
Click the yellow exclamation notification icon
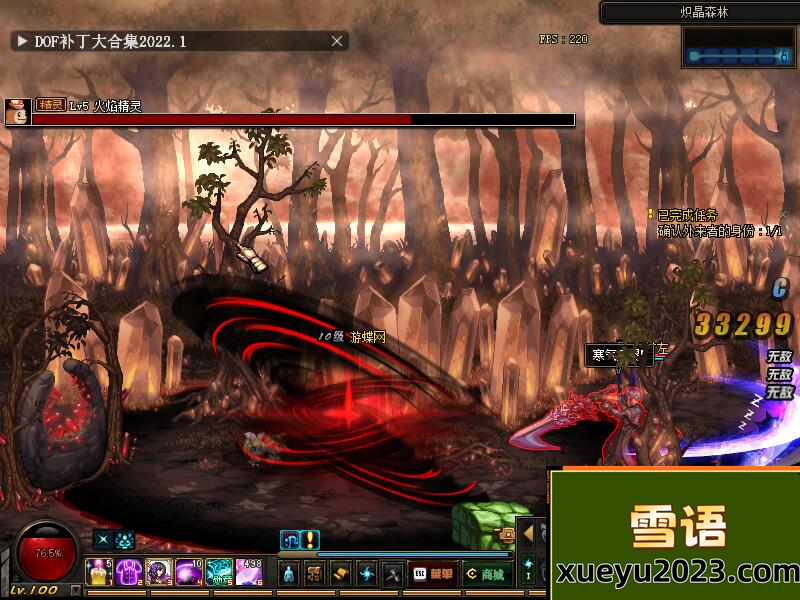311,539
